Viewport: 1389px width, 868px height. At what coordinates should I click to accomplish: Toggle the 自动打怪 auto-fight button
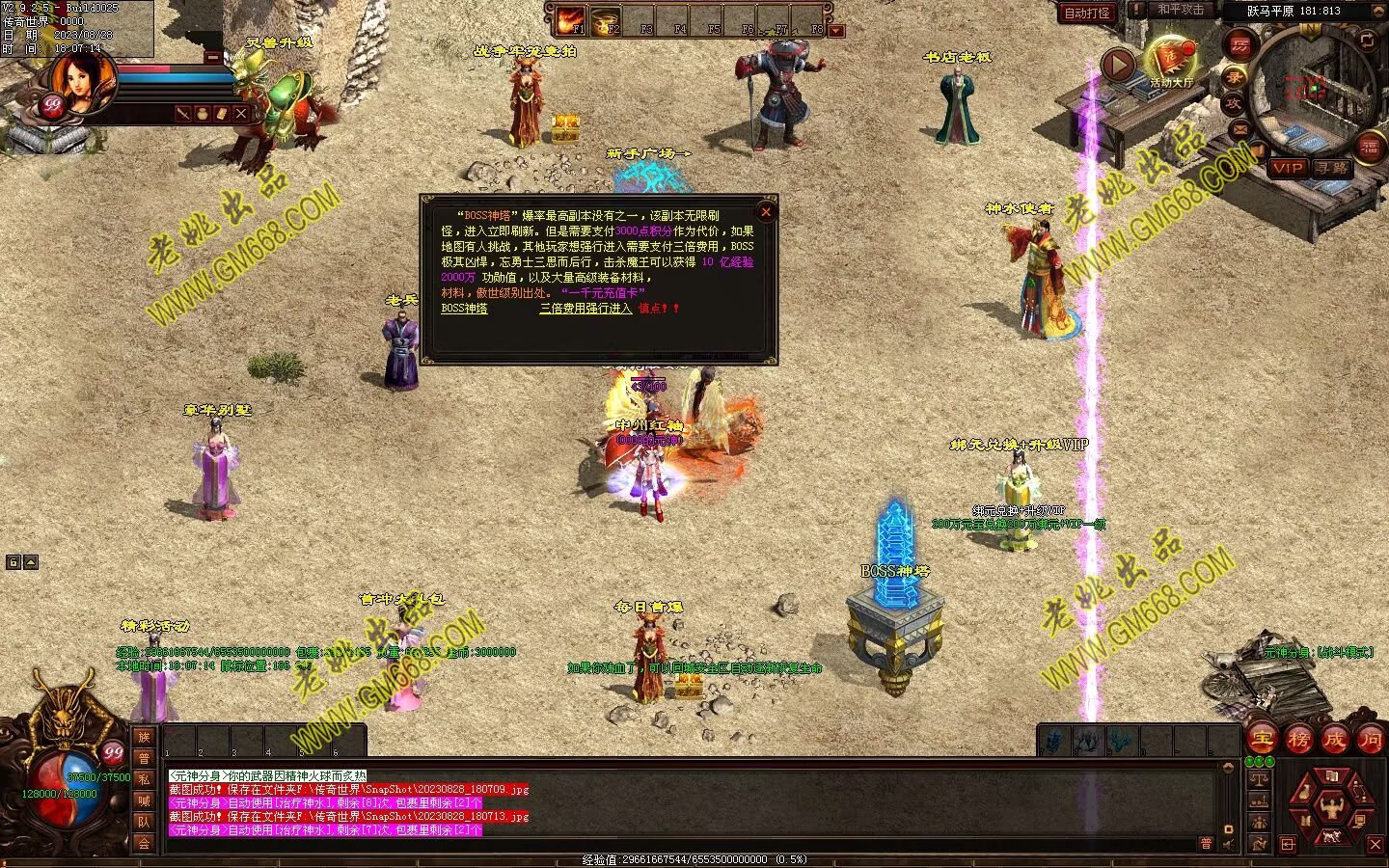tap(1087, 14)
